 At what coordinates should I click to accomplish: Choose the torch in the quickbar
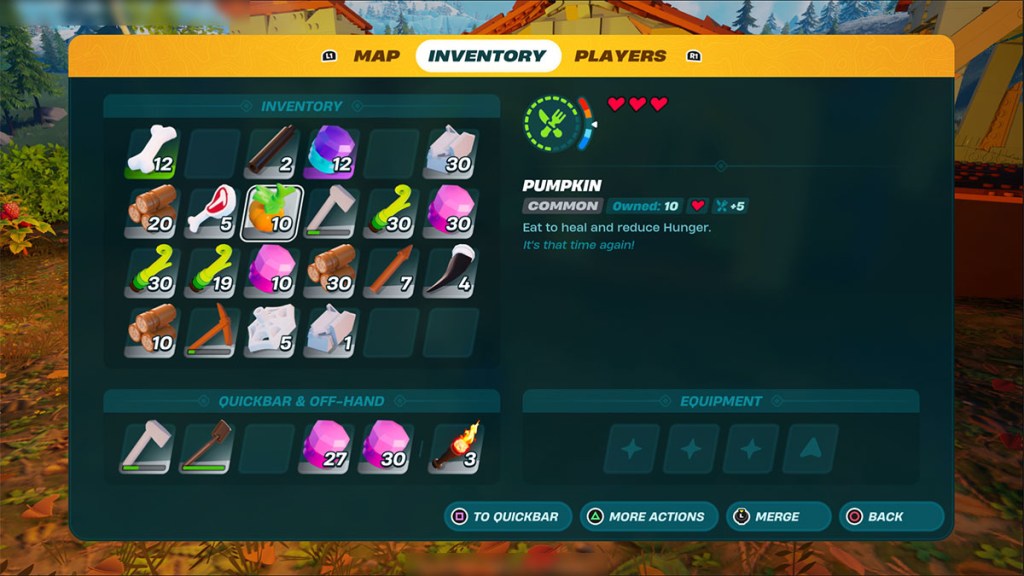[456, 446]
